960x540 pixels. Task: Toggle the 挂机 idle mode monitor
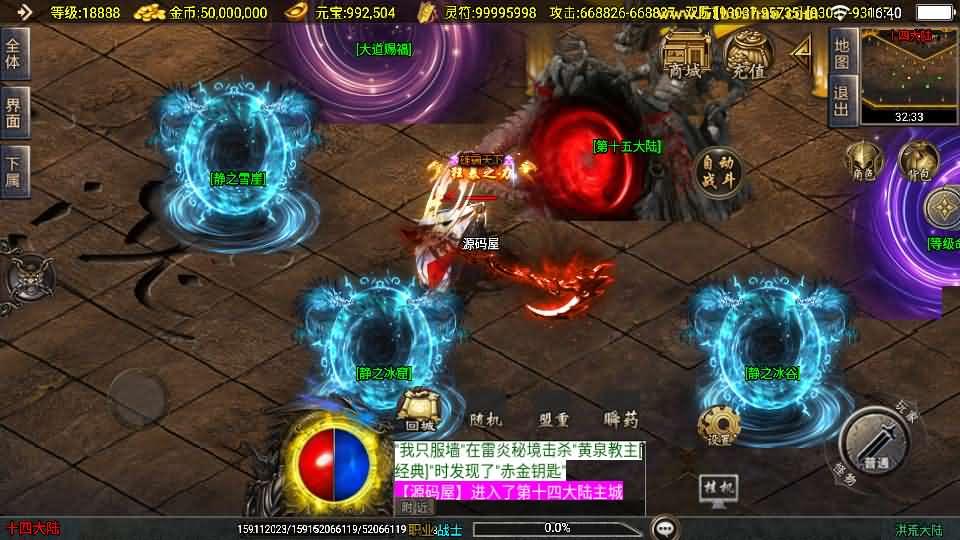(718, 489)
